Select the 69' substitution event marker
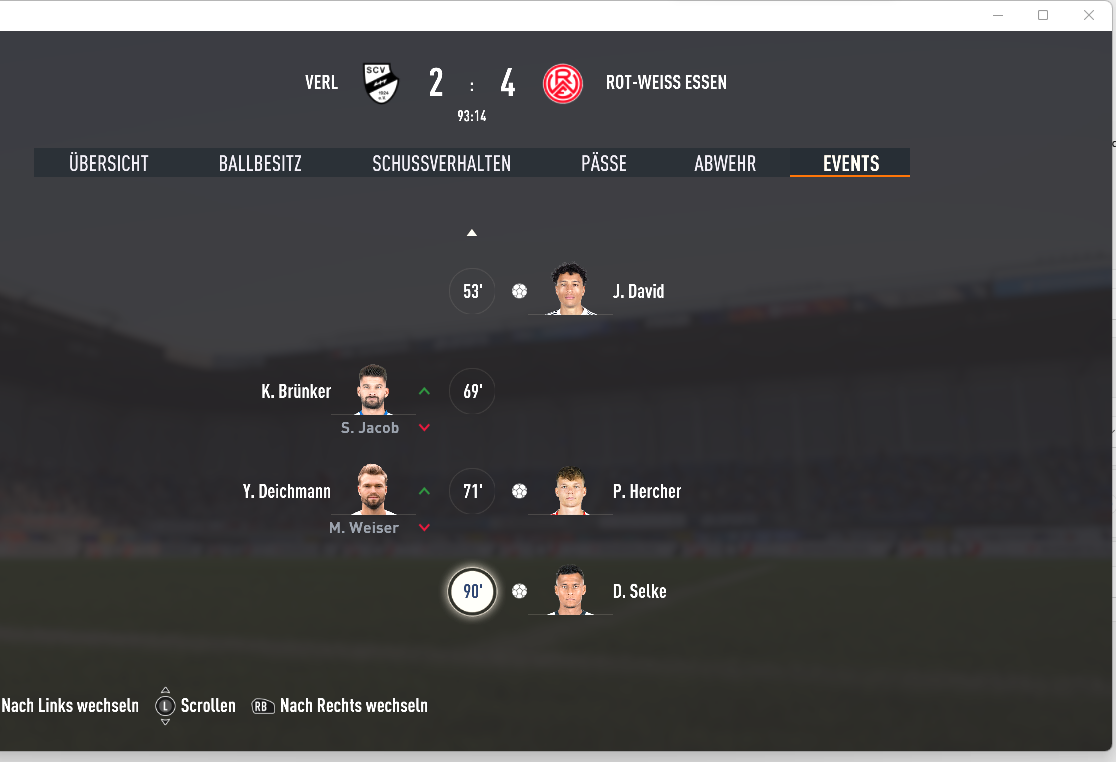1116x762 pixels. (x=472, y=392)
